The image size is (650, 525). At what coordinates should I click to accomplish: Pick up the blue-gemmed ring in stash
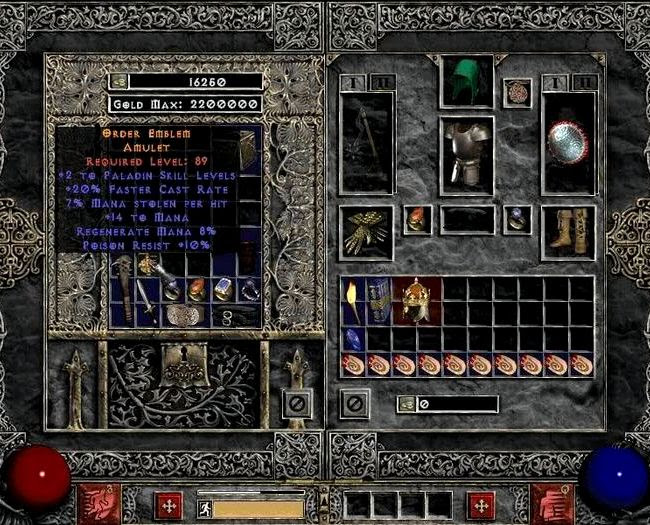point(223,289)
